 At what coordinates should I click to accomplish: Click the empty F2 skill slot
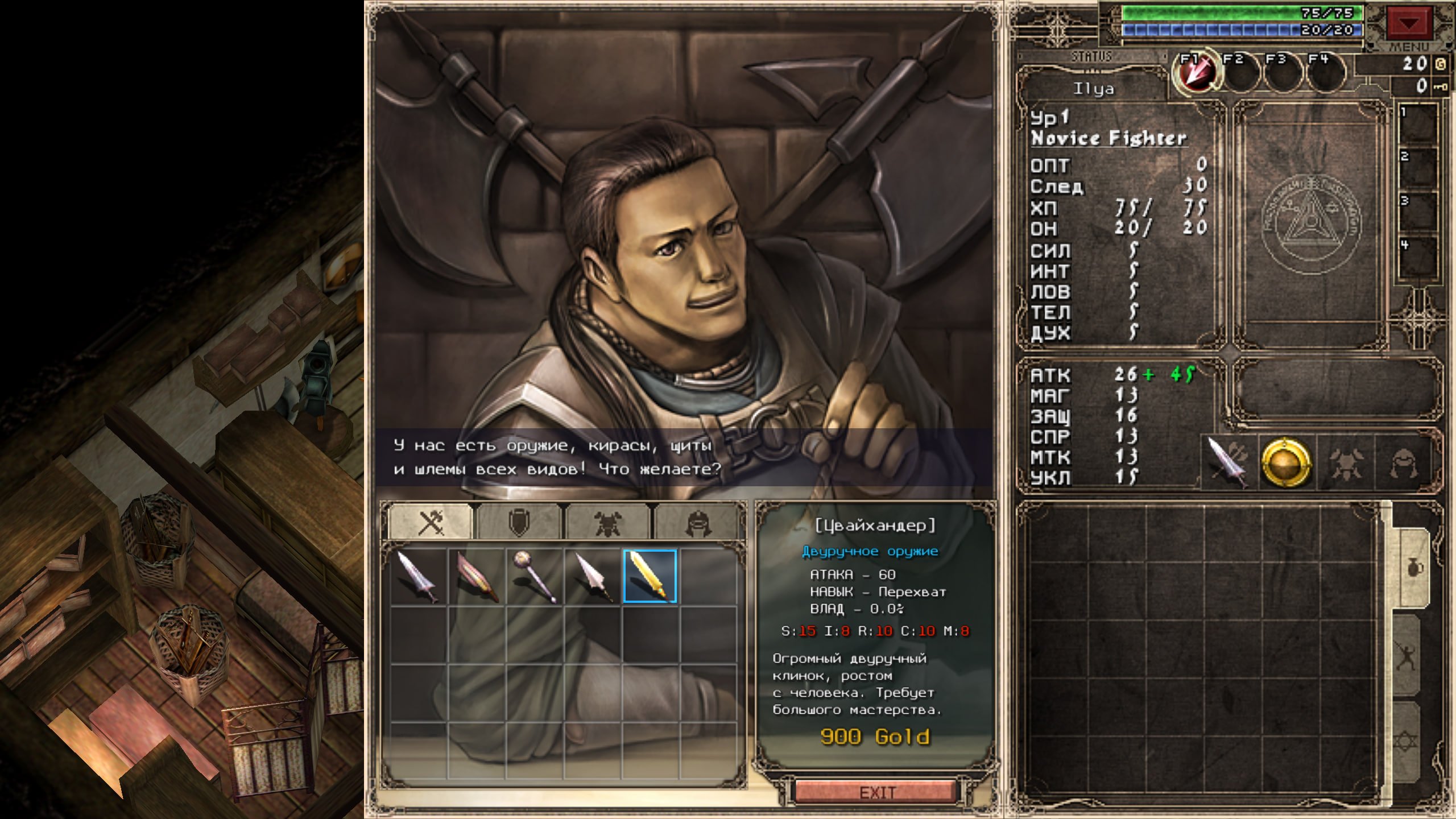pos(1240,74)
